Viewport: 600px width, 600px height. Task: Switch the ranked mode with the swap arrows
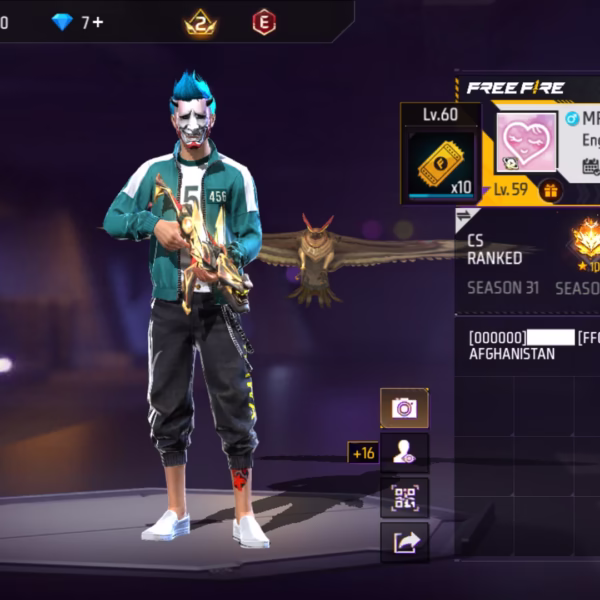coord(464,217)
